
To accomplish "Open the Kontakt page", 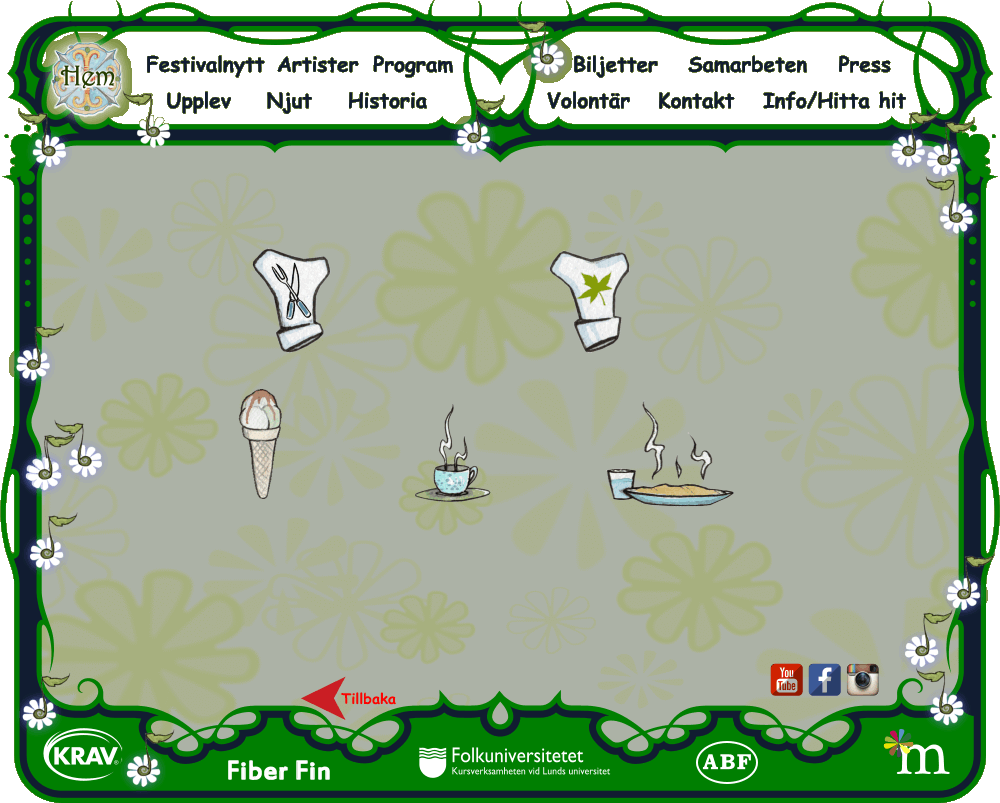I will click(x=696, y=102).
